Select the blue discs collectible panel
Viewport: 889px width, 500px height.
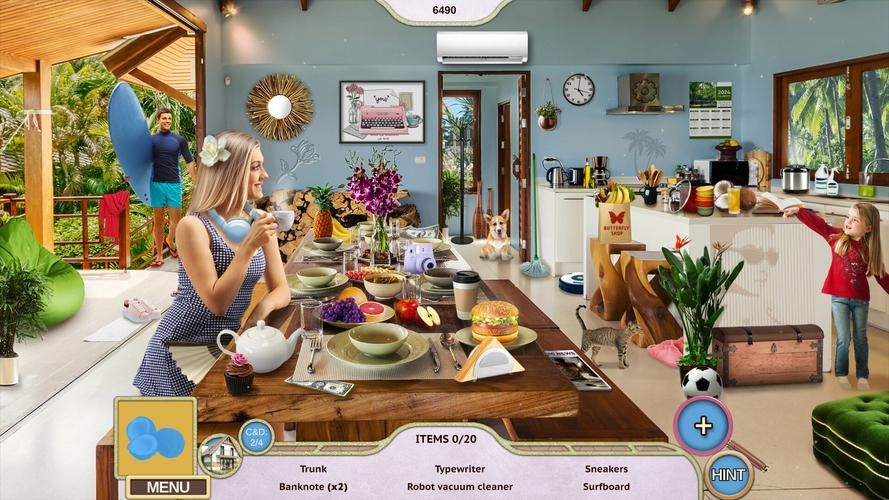(x=155, y=437)
